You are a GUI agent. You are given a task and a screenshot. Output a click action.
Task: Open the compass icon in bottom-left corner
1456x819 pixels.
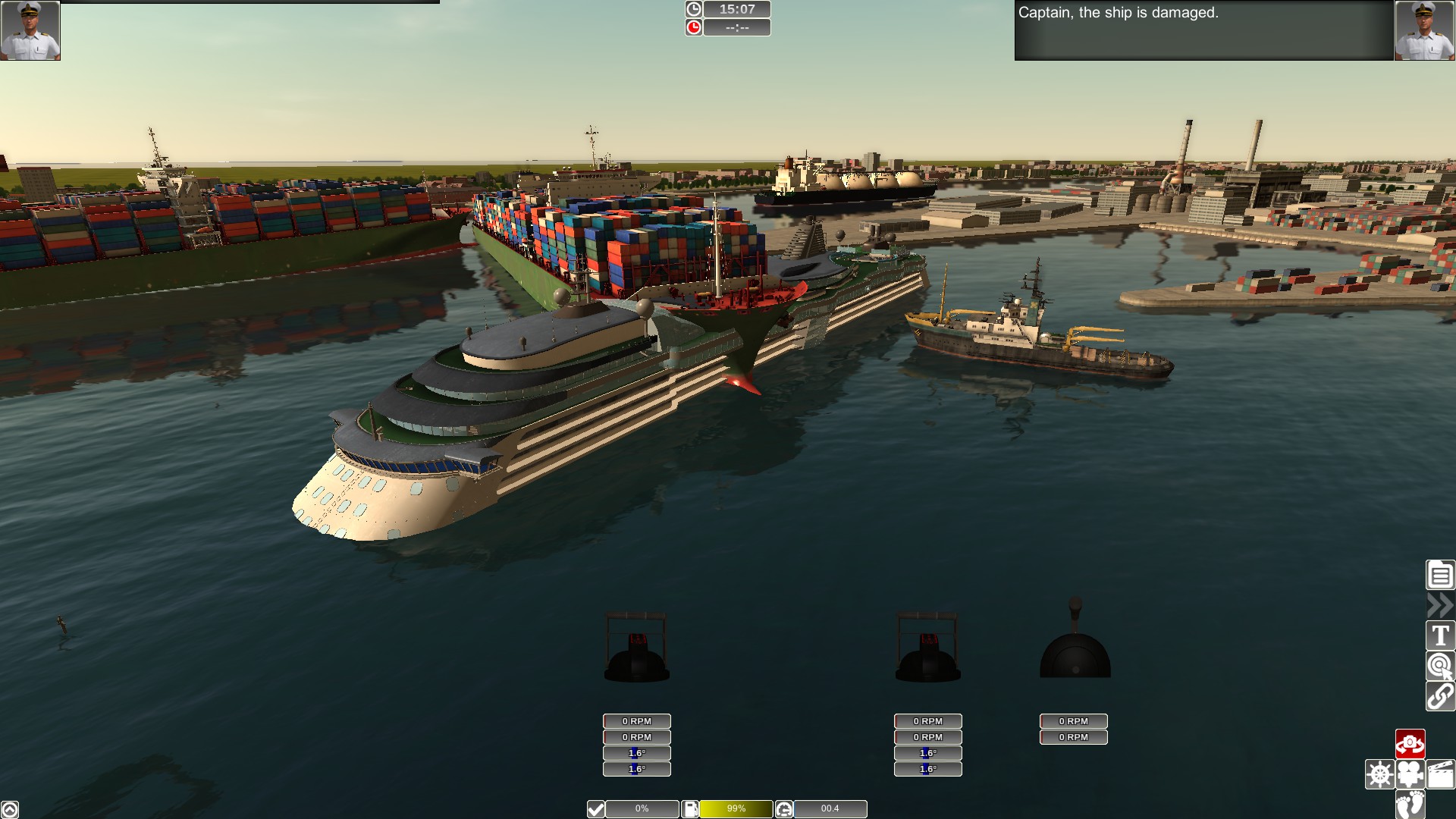pyautogui.click(x=11, y=808)
